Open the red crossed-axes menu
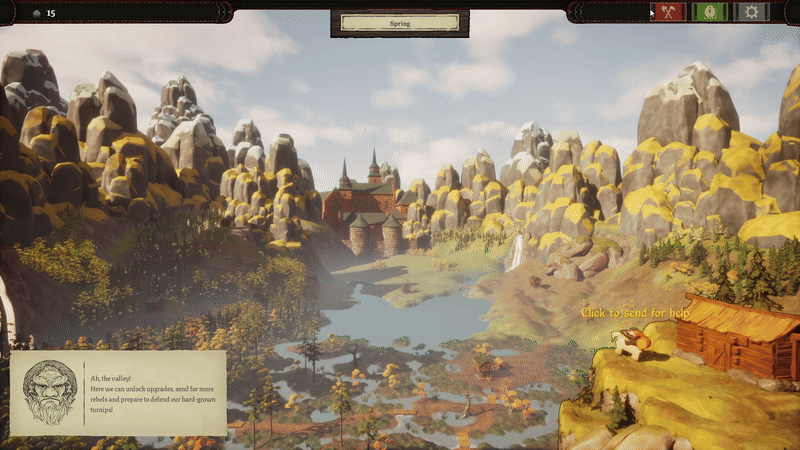 [x=667, y=12]
